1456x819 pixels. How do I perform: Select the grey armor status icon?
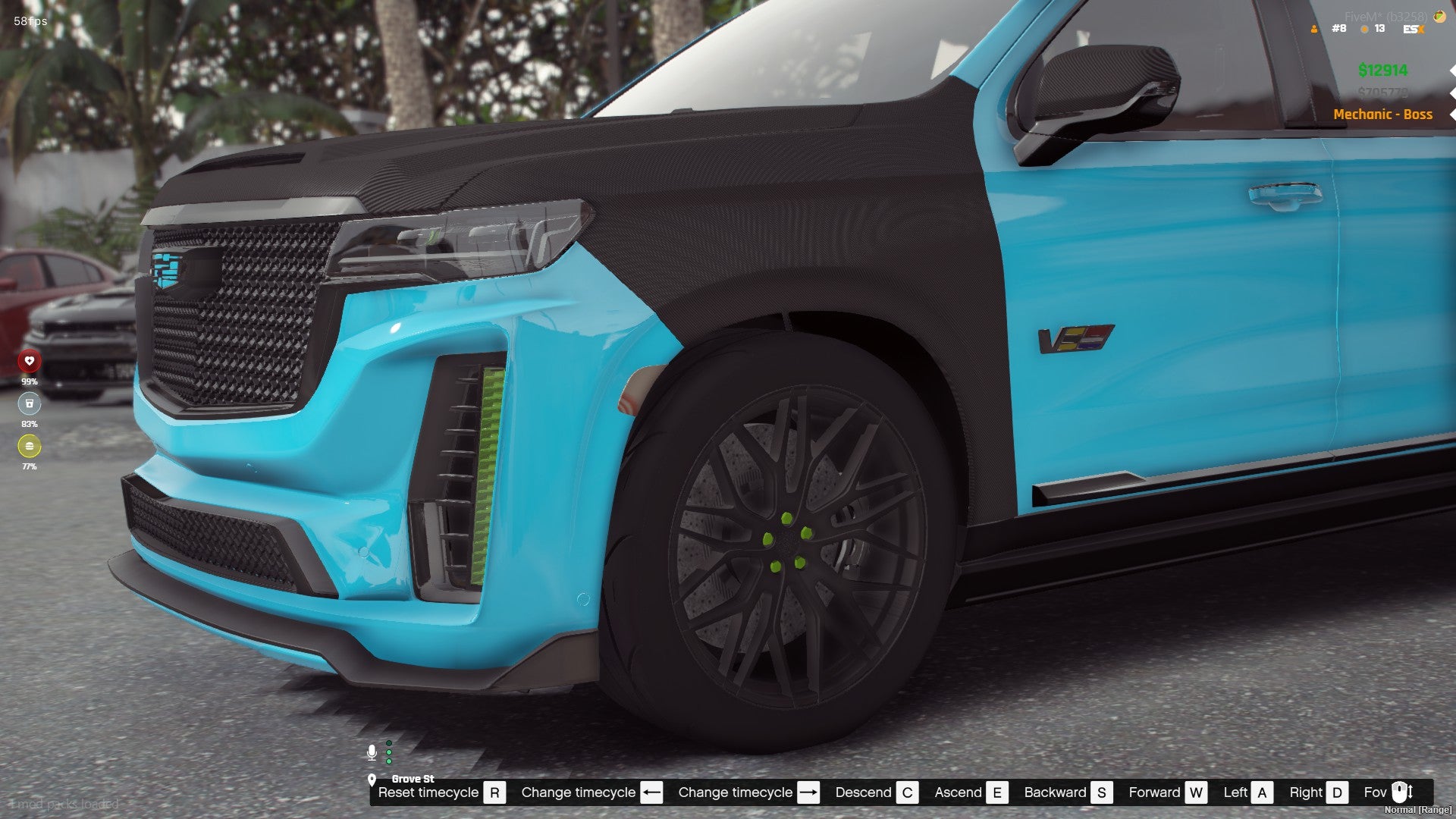pos(29,403)
